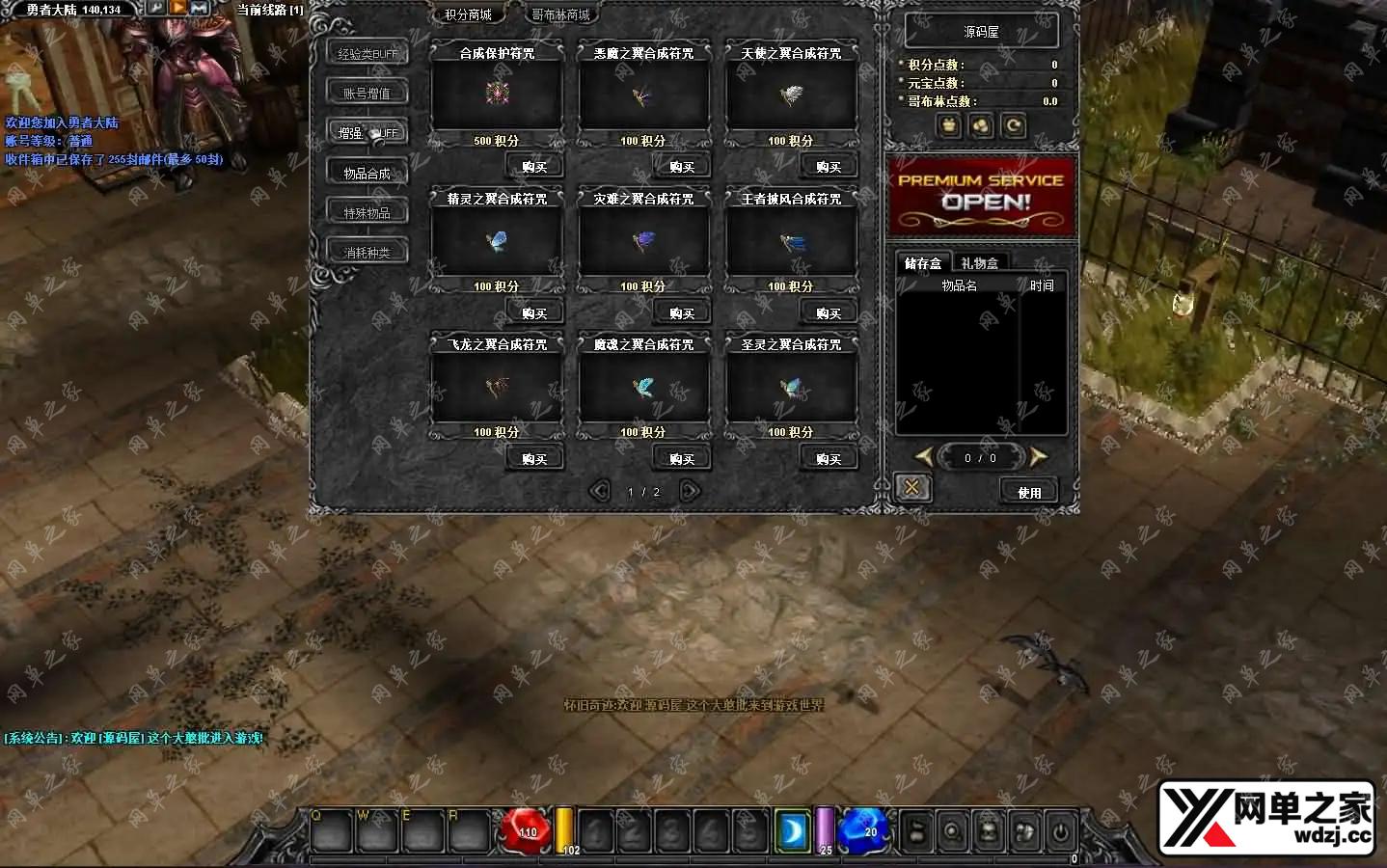
Task: Select the 消耗种类 category
Action: tap(367, 253)
